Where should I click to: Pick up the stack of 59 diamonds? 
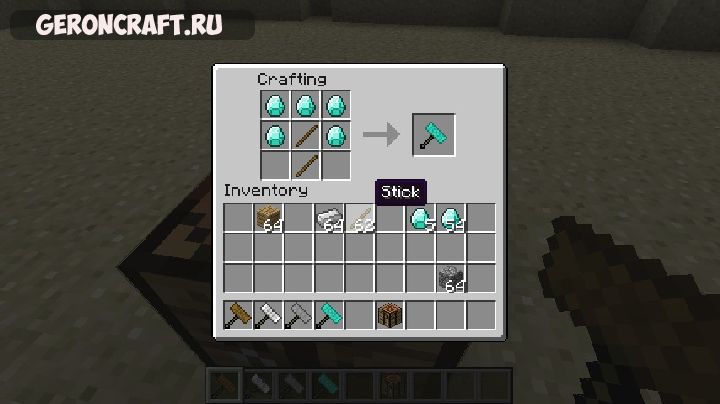point(451,218)
